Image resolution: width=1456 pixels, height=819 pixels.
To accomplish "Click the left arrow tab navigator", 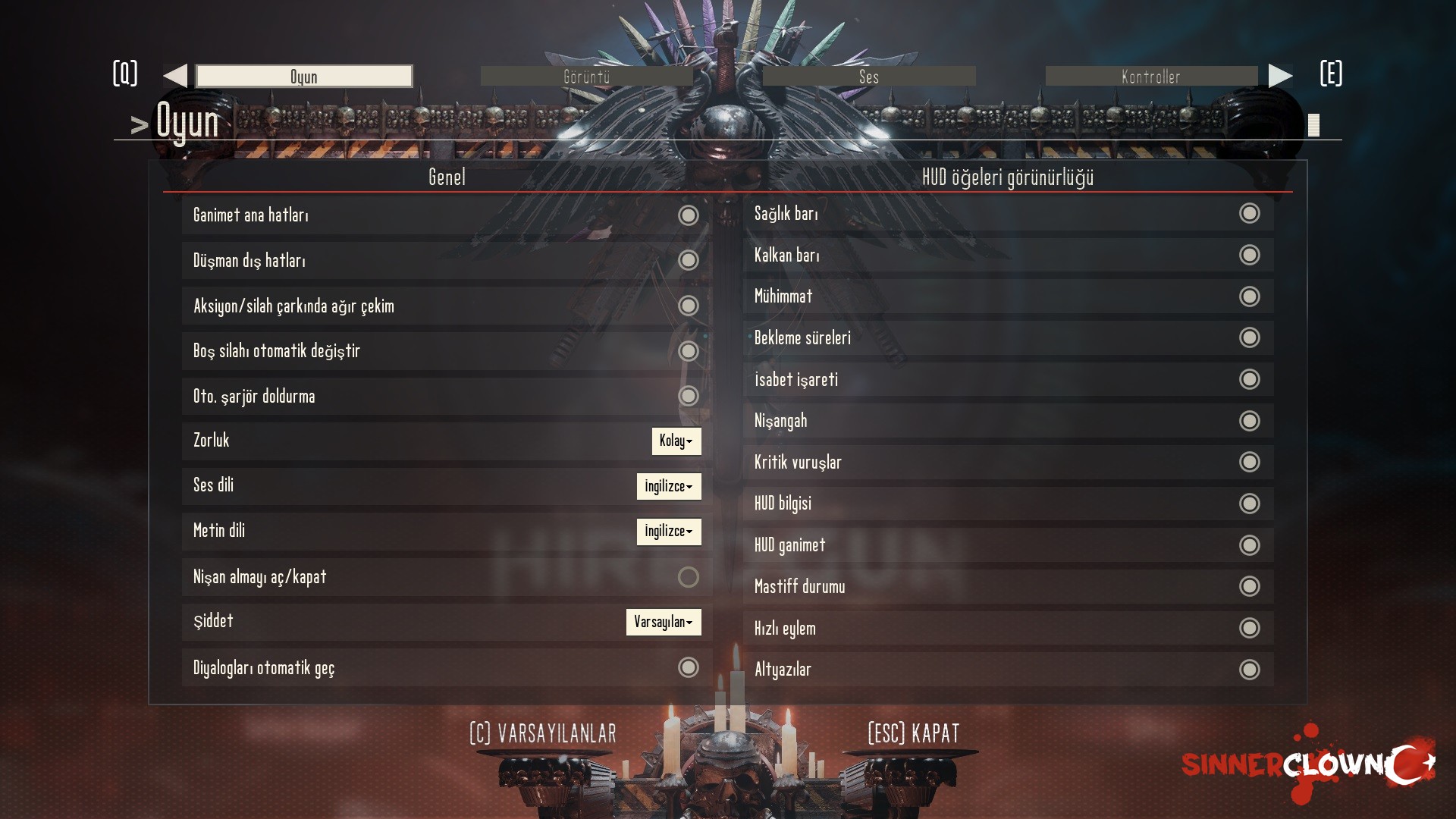I will 175,76.
